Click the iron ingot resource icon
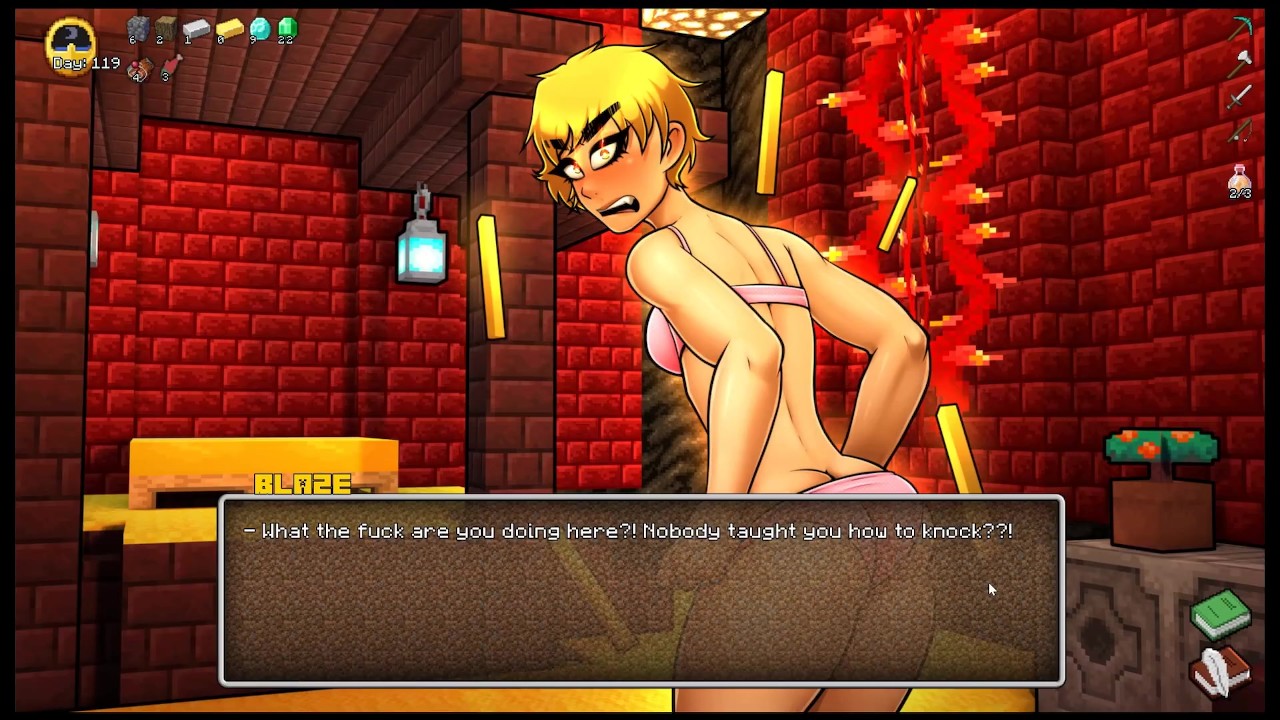 click(196, 30)
